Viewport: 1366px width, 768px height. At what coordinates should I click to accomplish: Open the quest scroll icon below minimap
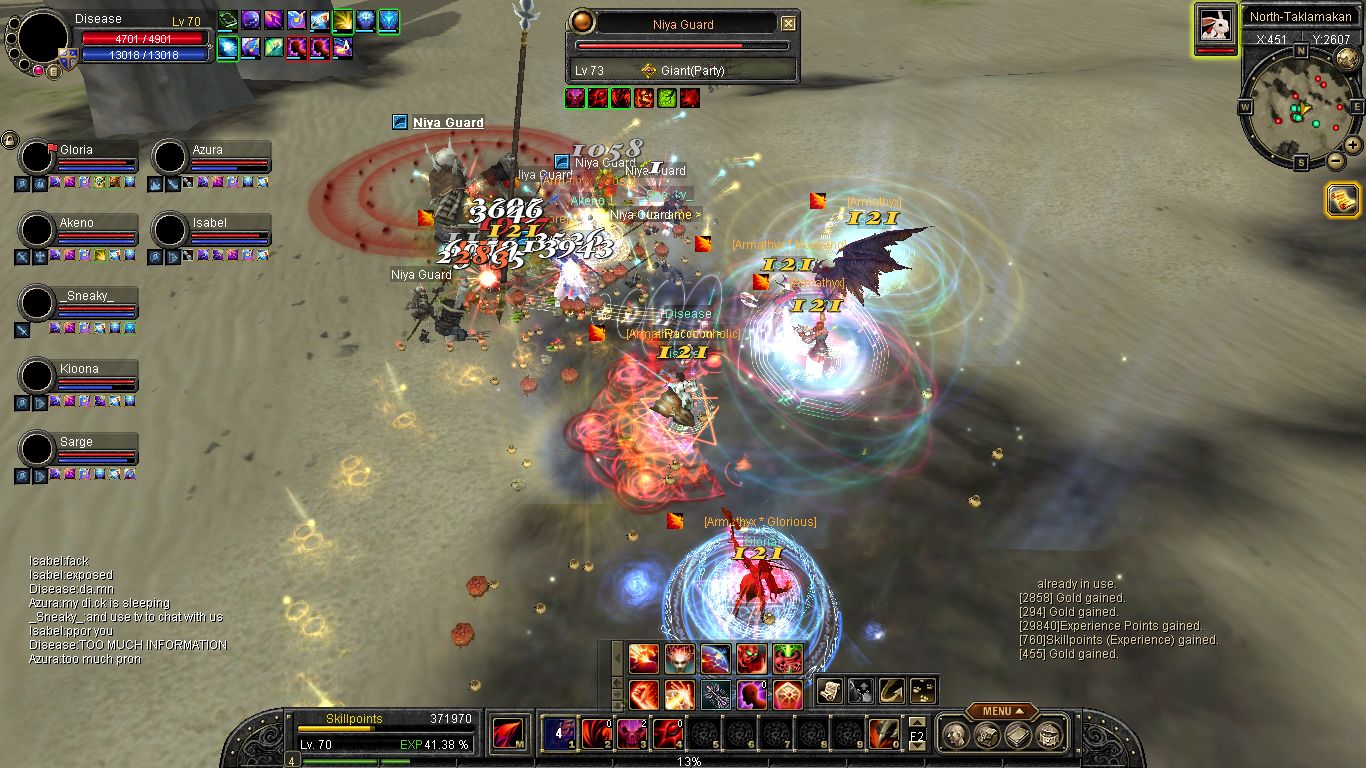(x=1342, y=200)
